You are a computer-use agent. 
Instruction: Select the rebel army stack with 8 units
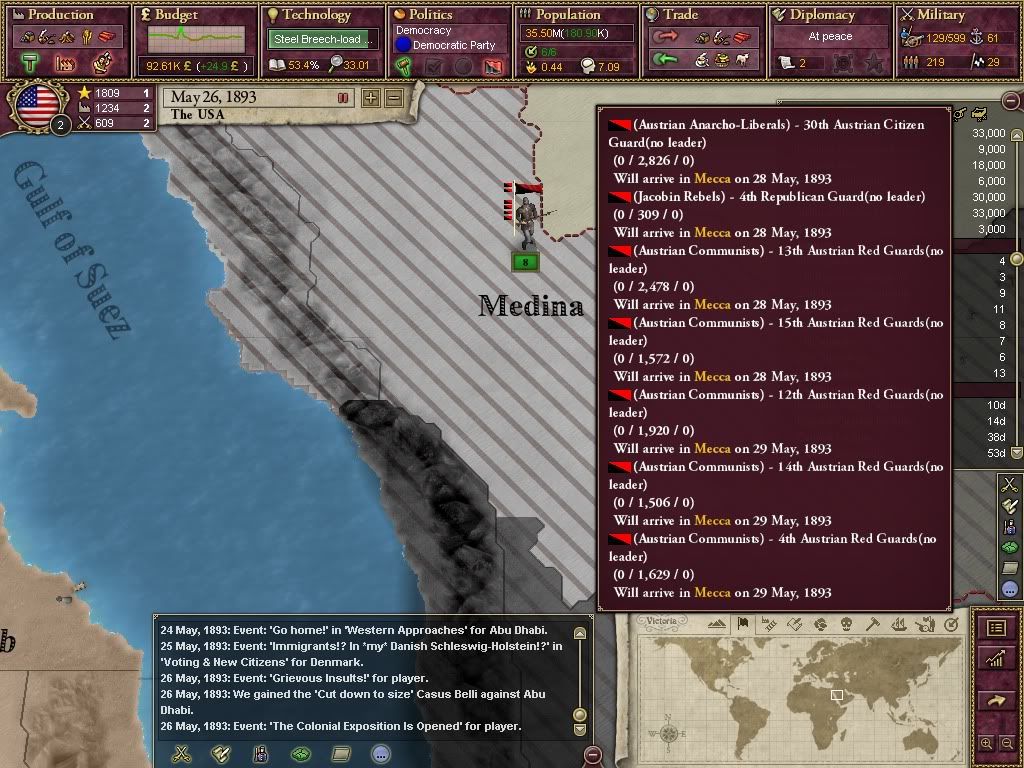(x=525, y=262)
